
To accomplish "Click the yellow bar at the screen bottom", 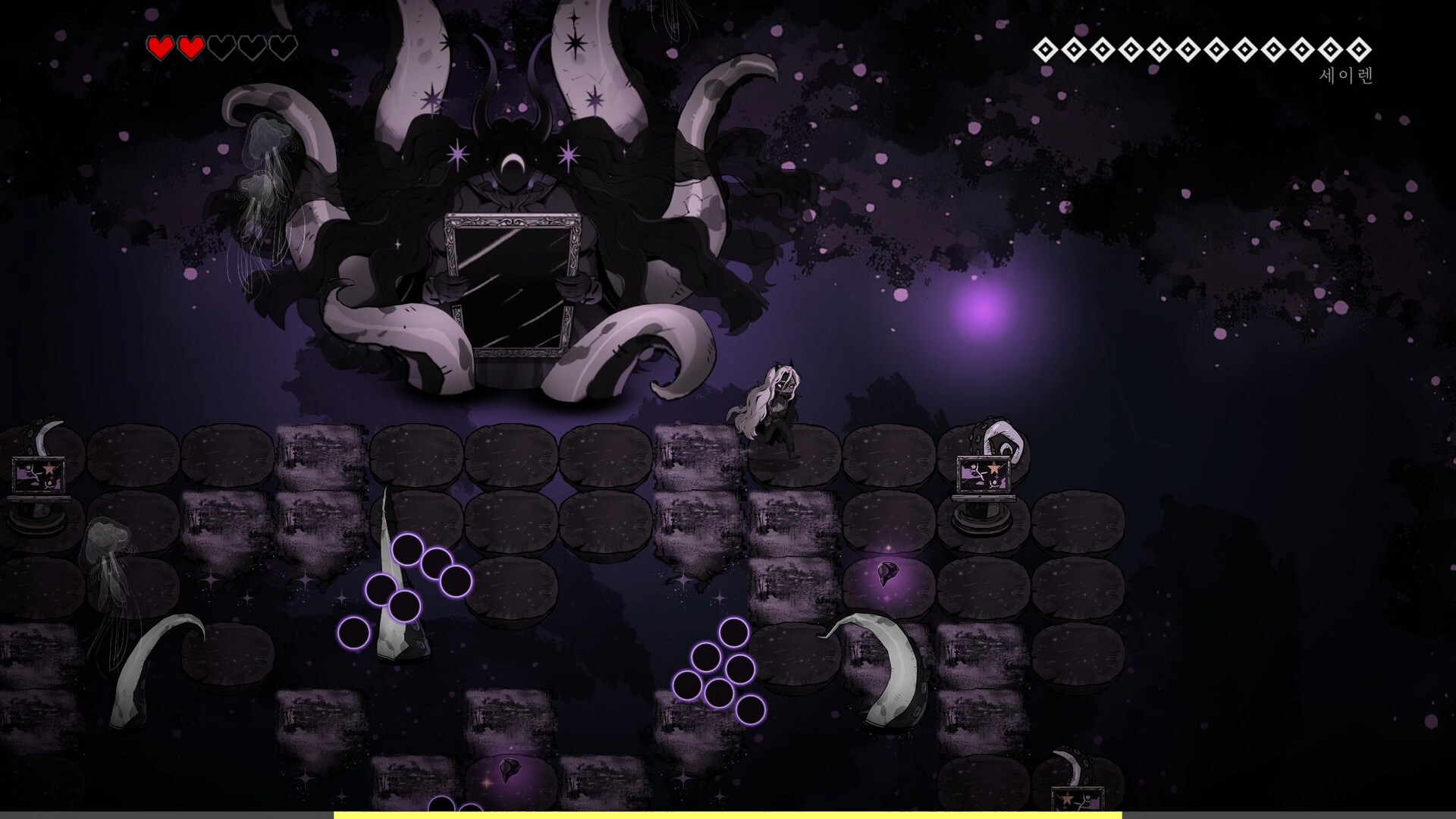I will pyautogui.click(x=728, y=814).
